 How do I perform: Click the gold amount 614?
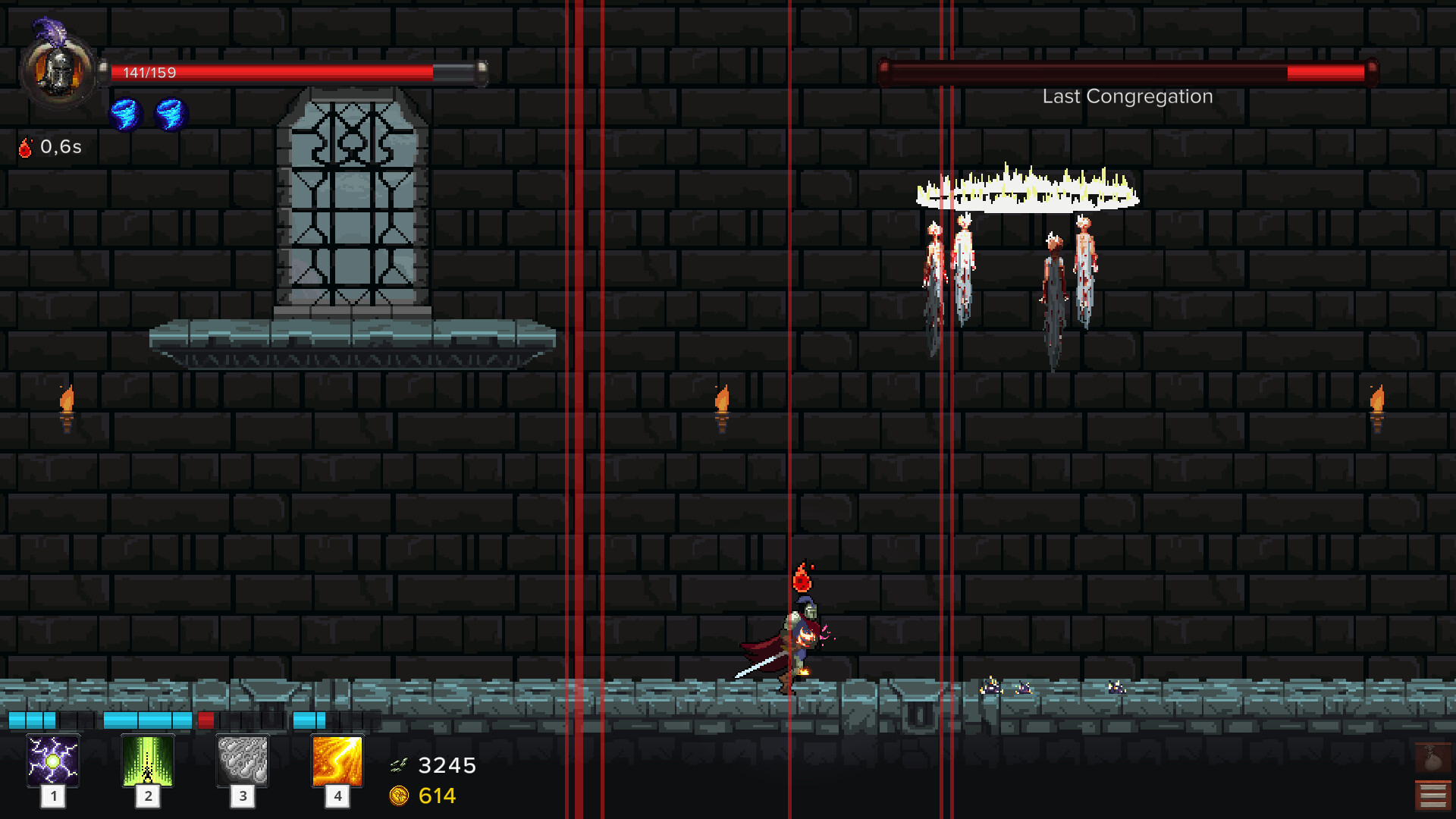pos(436,796)
